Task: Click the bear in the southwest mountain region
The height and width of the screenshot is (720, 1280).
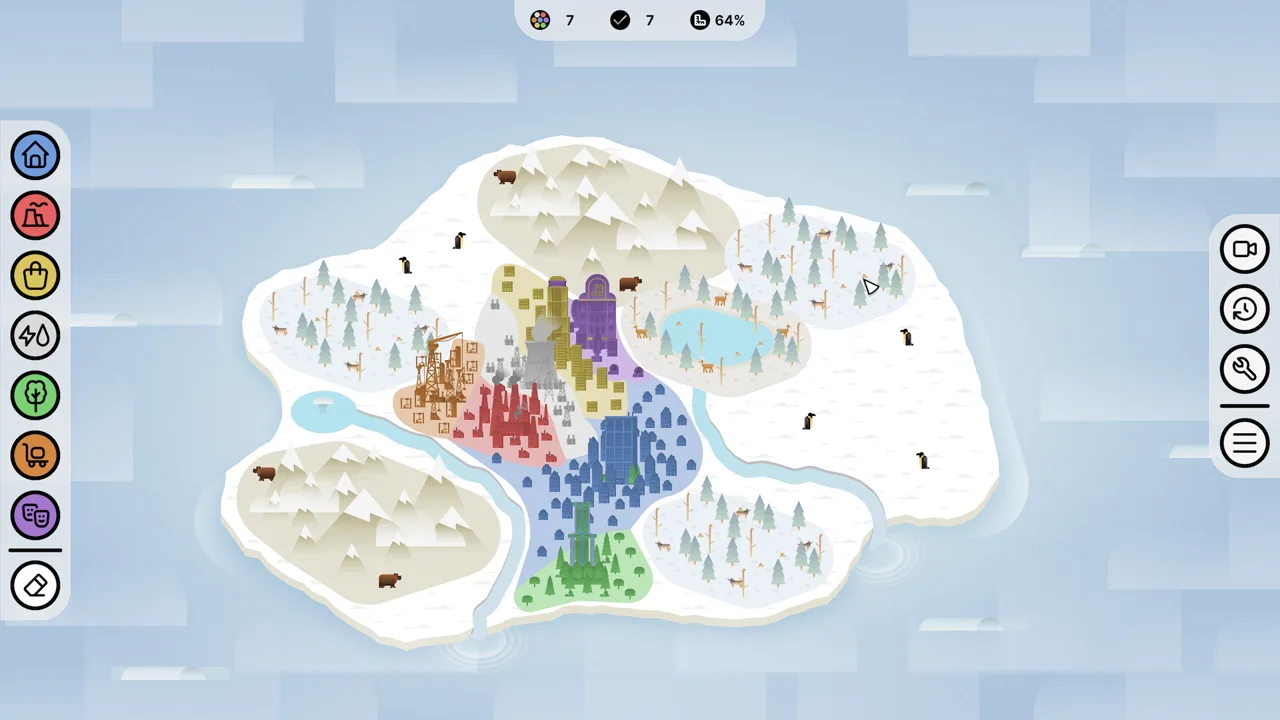Action: point(265,473)
